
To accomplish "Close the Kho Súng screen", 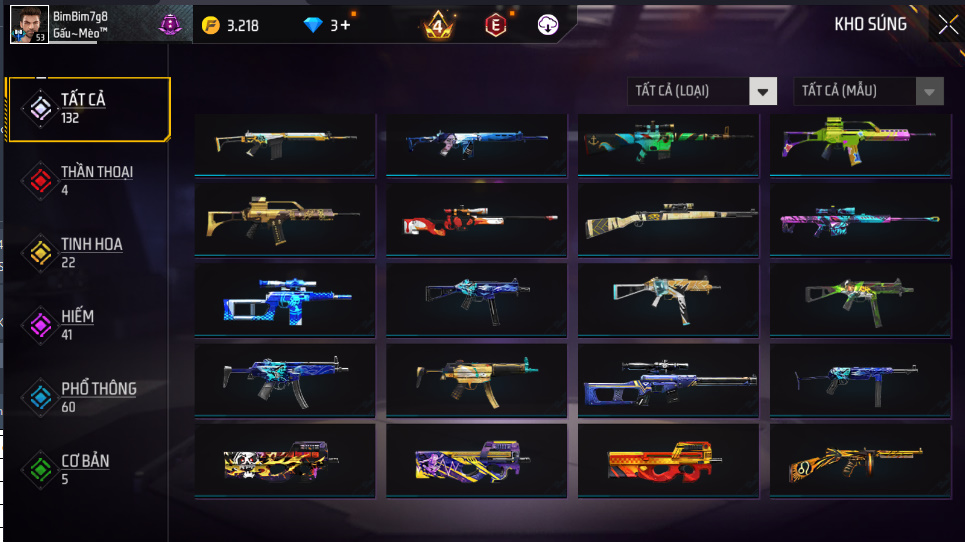I will [946, 25].
